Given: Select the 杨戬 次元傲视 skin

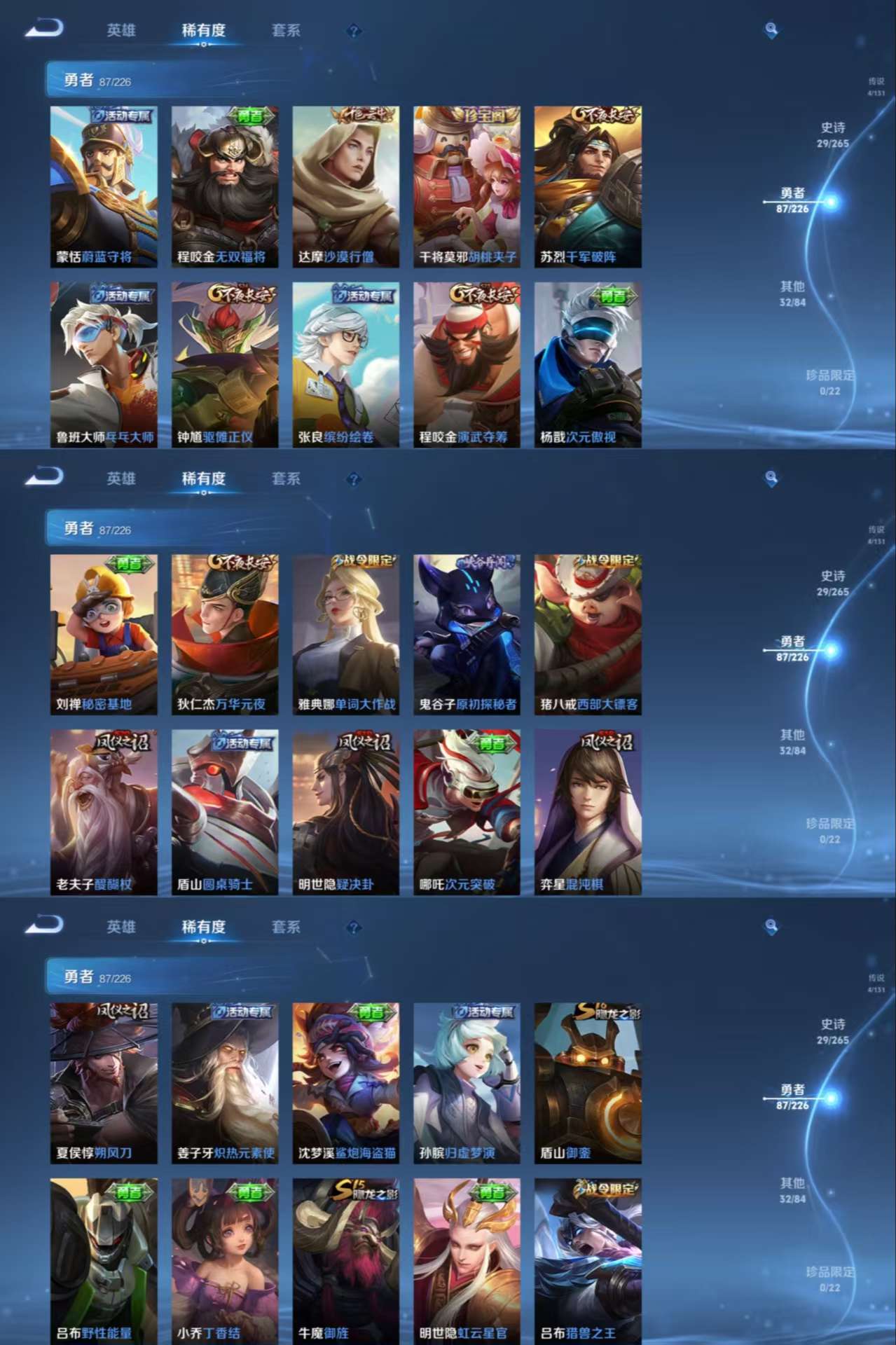Looking at the screenshot, I should [588, 364].
